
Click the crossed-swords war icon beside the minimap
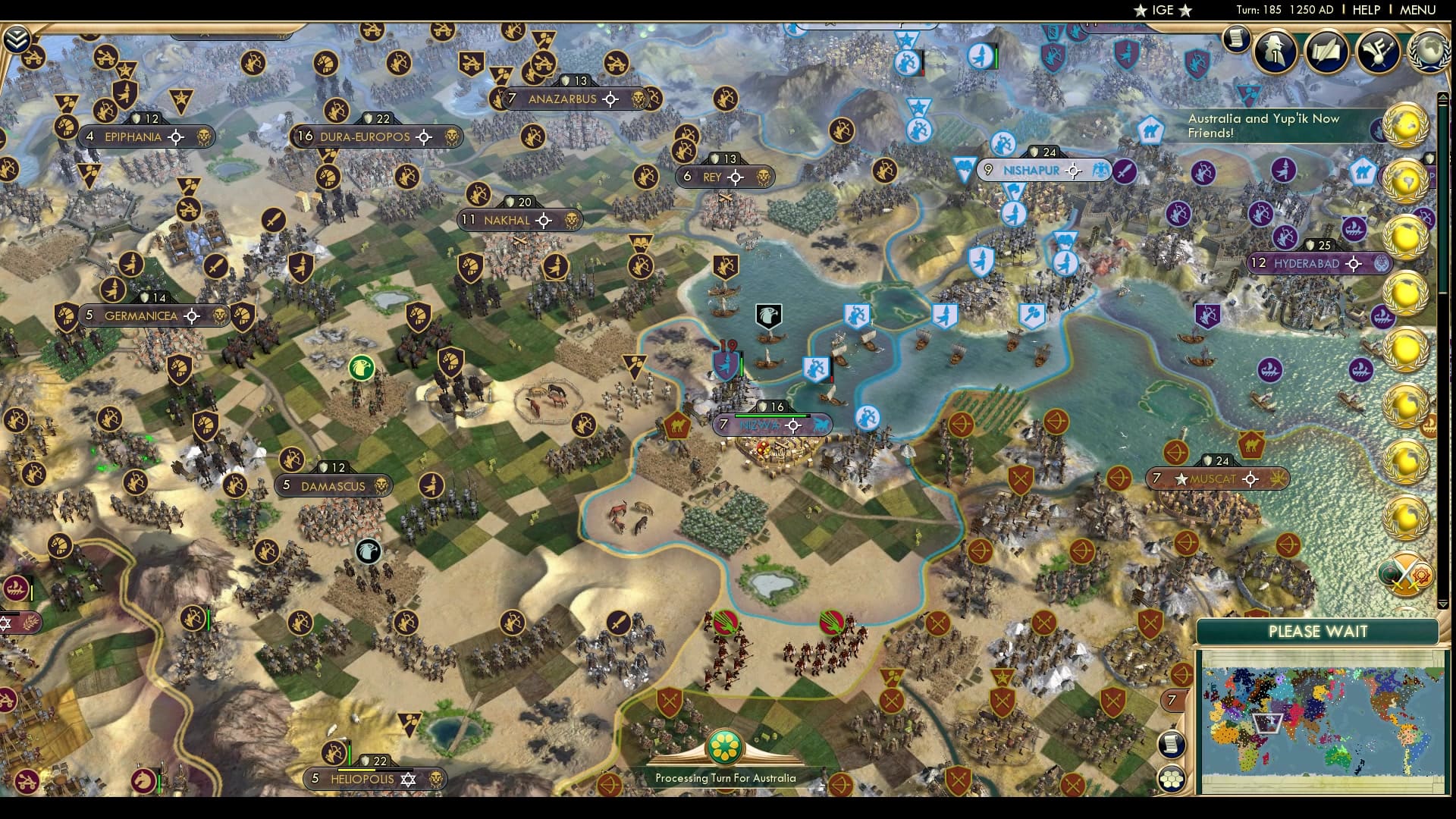tap(1405, 574)
